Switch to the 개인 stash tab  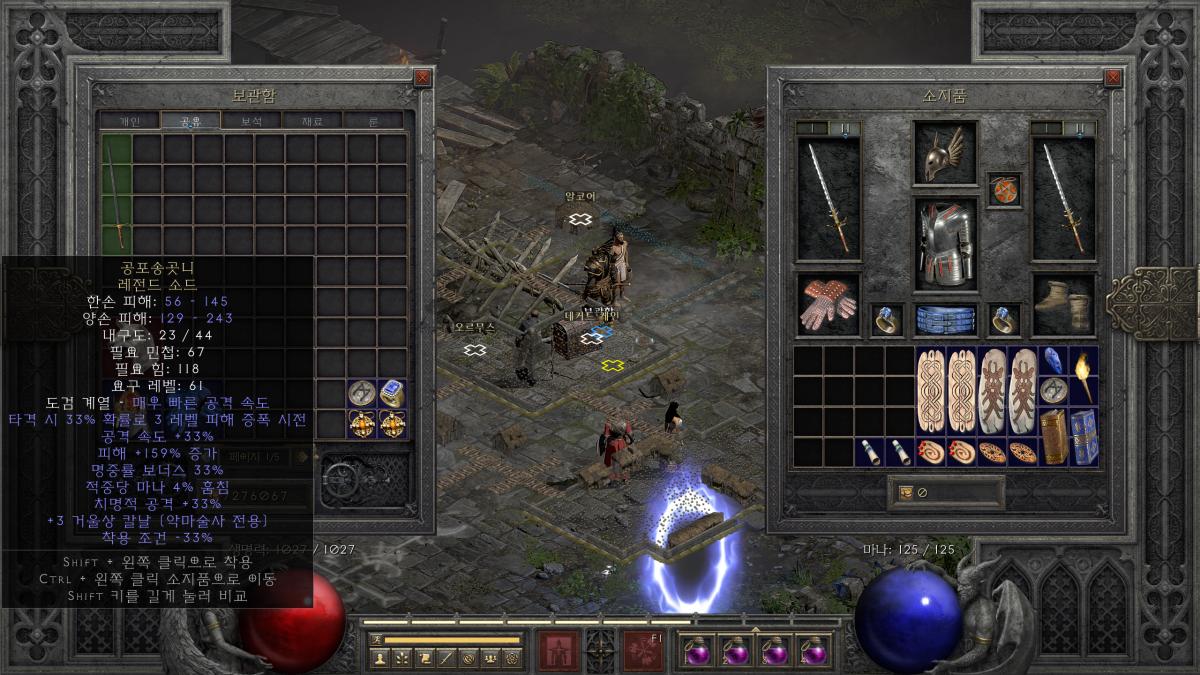[x=130, y=121]
